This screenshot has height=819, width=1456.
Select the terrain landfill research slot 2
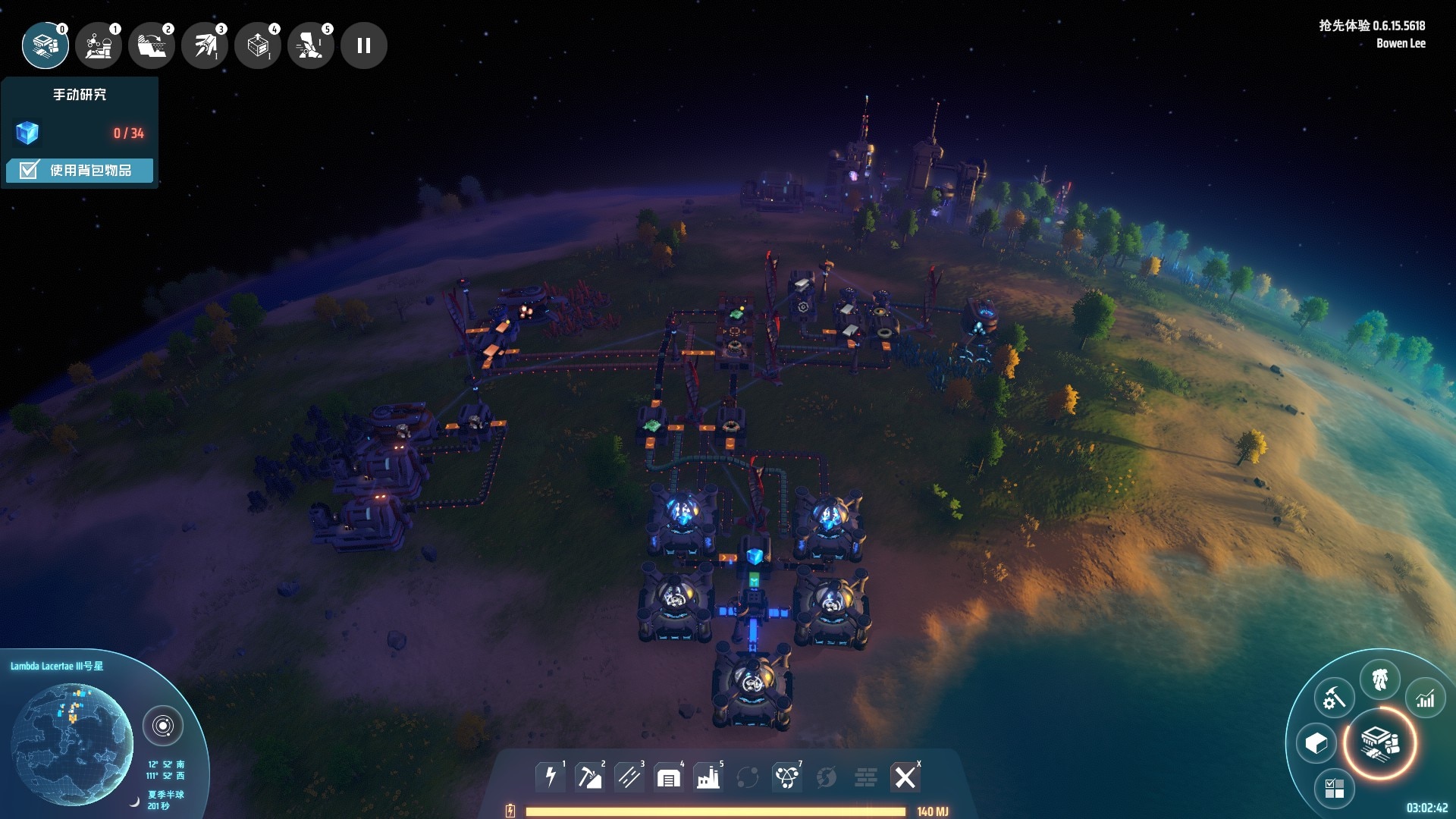click(x=152, y=45)
